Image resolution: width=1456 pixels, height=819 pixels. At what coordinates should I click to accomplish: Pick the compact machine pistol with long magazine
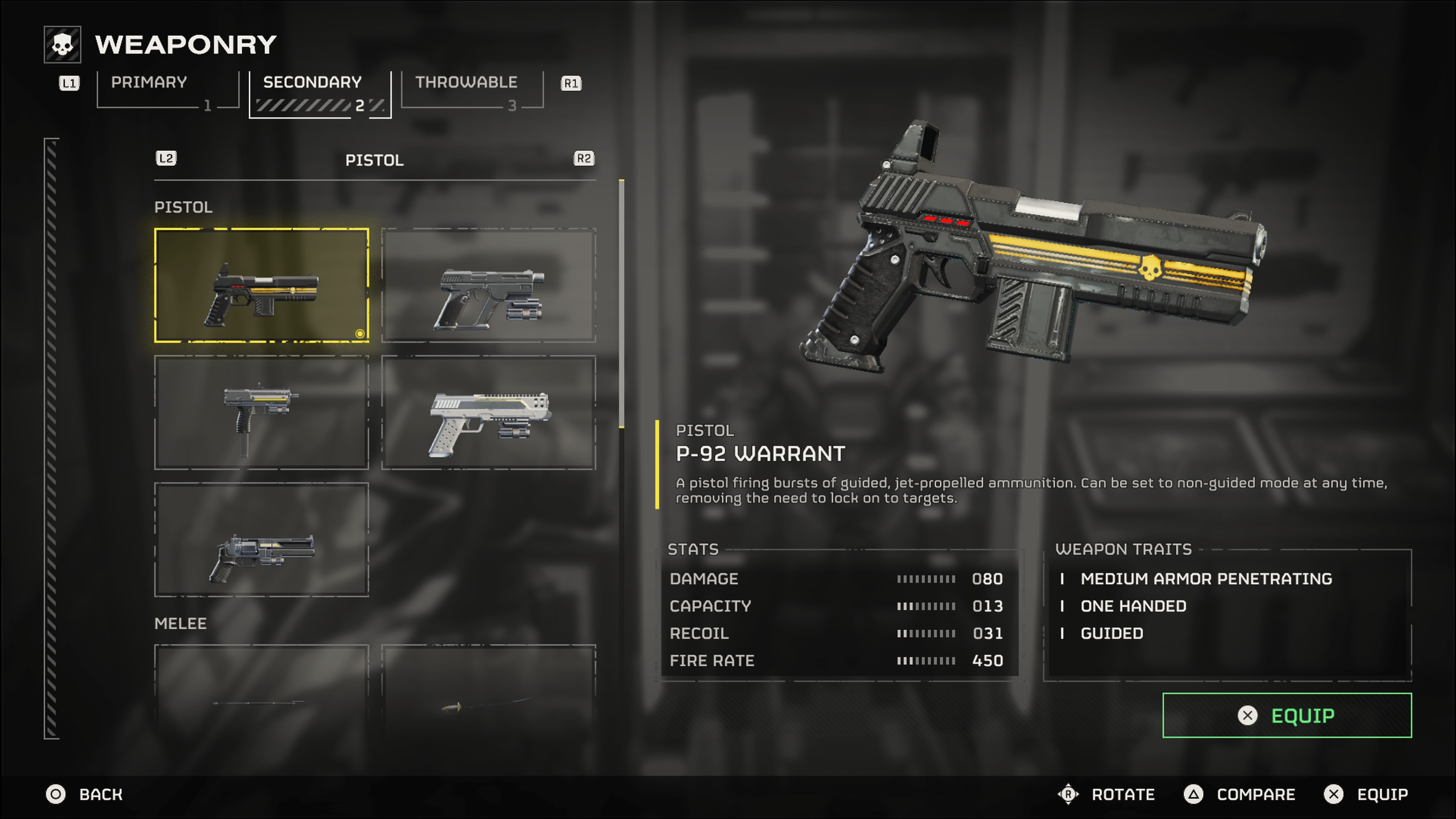click(x=261, y=412)
